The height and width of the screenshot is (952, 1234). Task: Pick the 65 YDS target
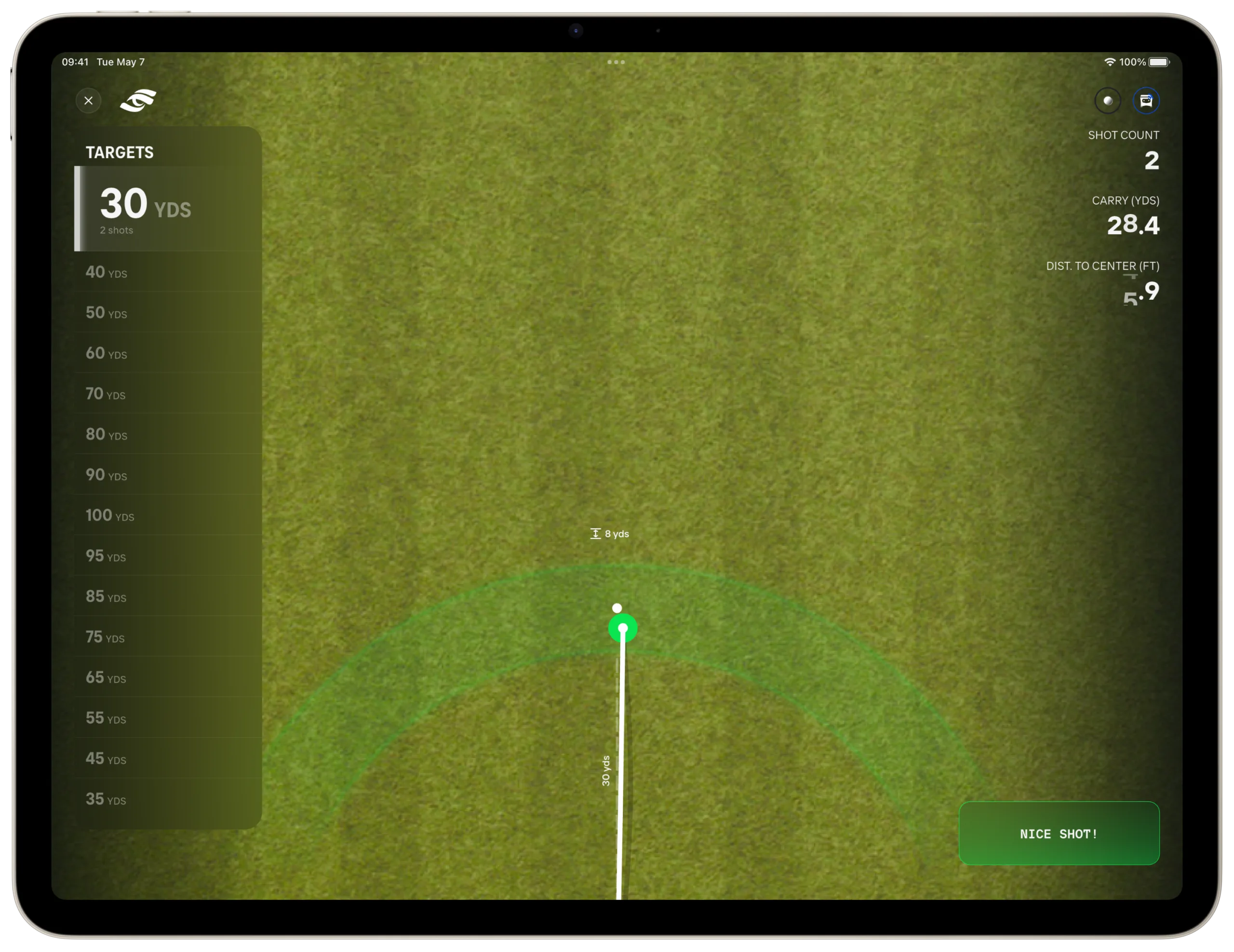pyautogui.click(x=168, y=677)
